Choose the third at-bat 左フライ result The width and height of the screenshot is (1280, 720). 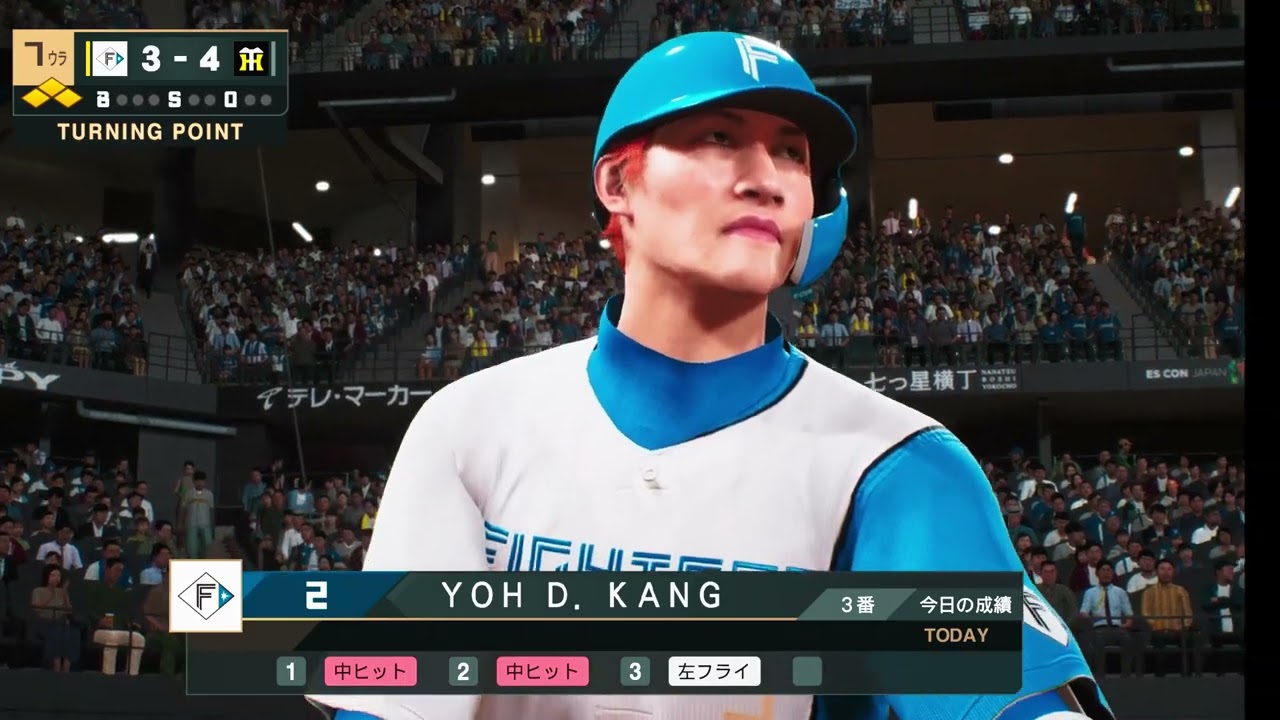click(x=714, y=672)
